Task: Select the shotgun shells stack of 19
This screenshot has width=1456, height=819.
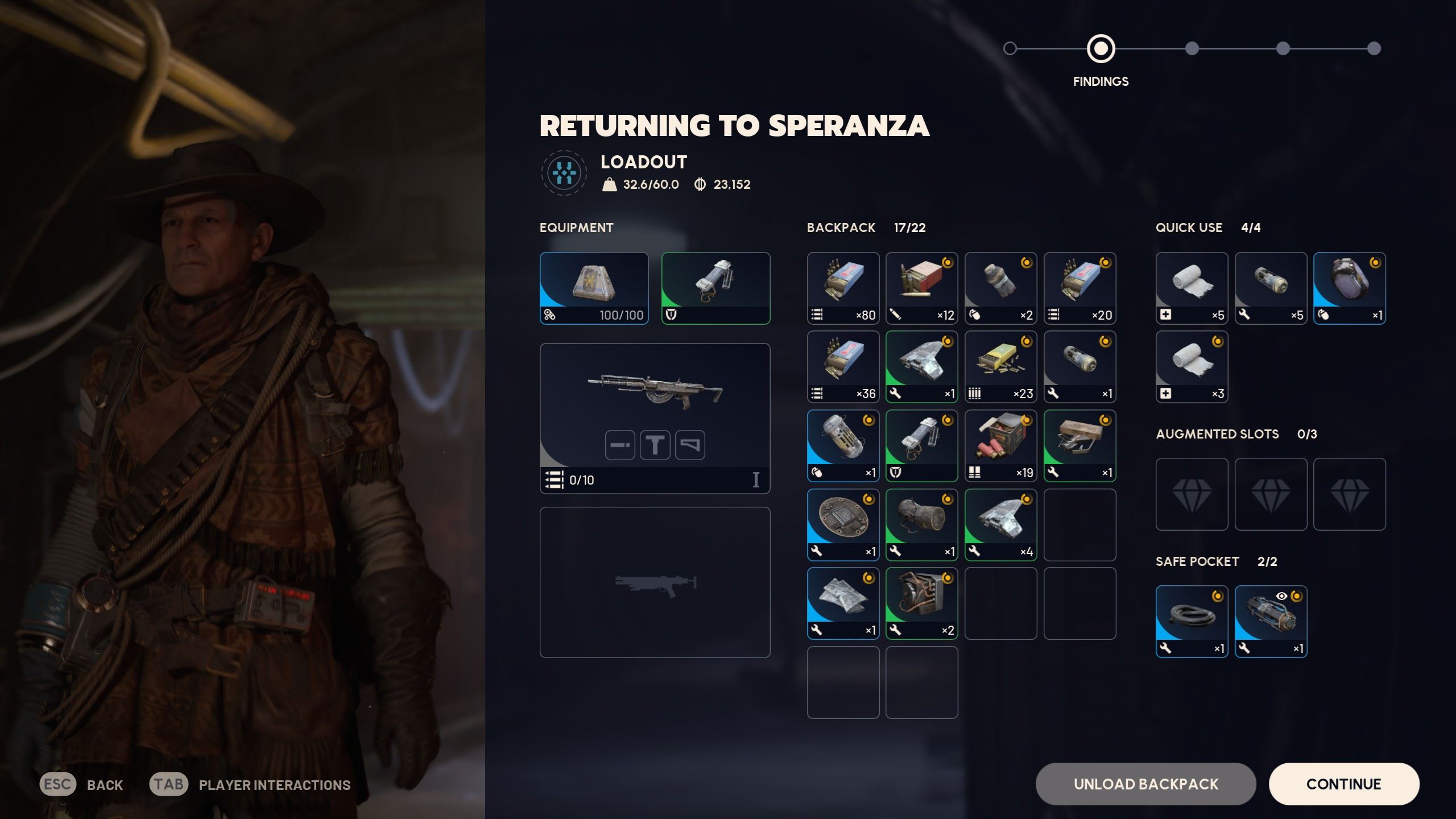Action: (1000, 446)
